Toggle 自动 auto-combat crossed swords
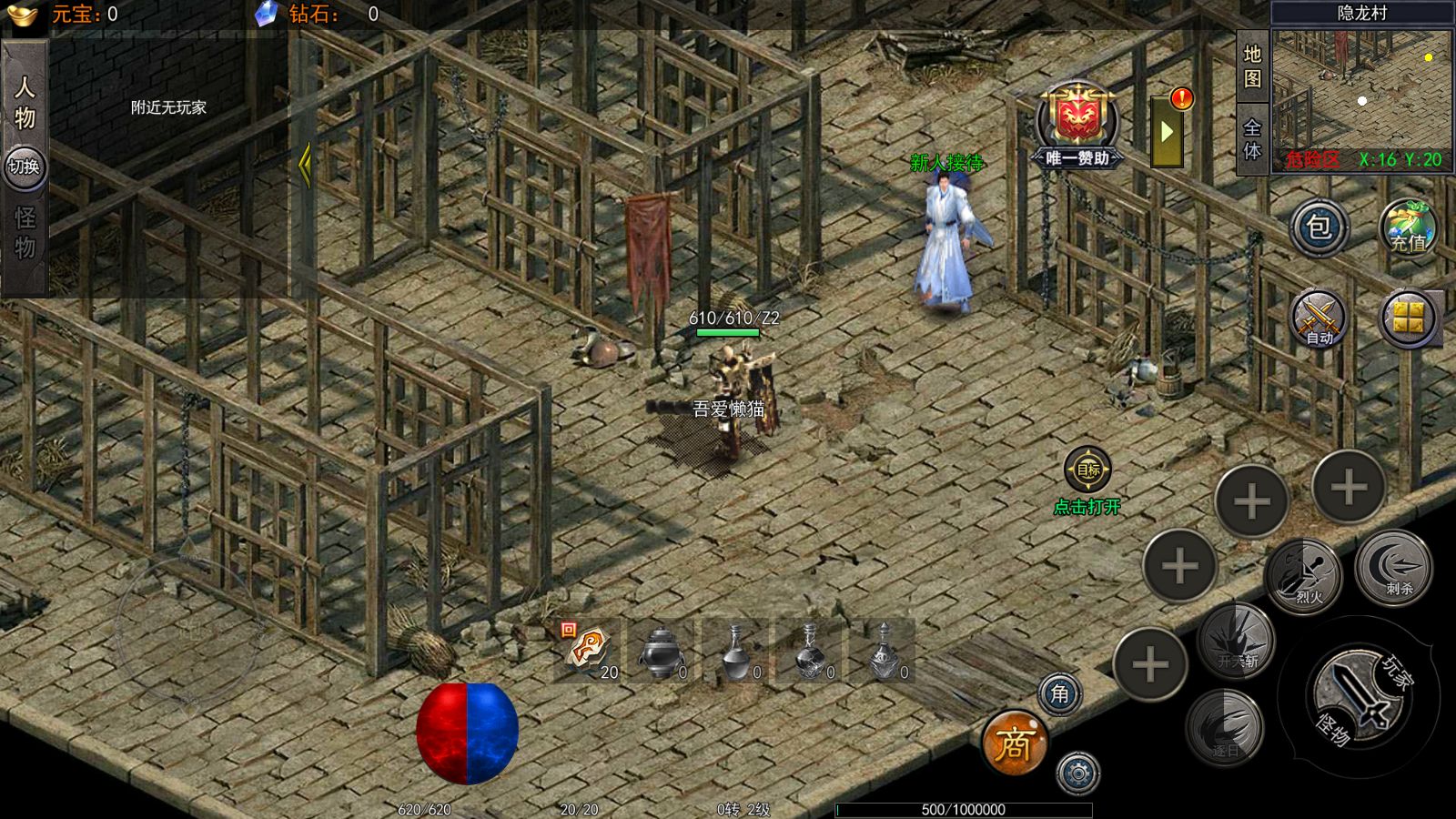 (1319, 319)
